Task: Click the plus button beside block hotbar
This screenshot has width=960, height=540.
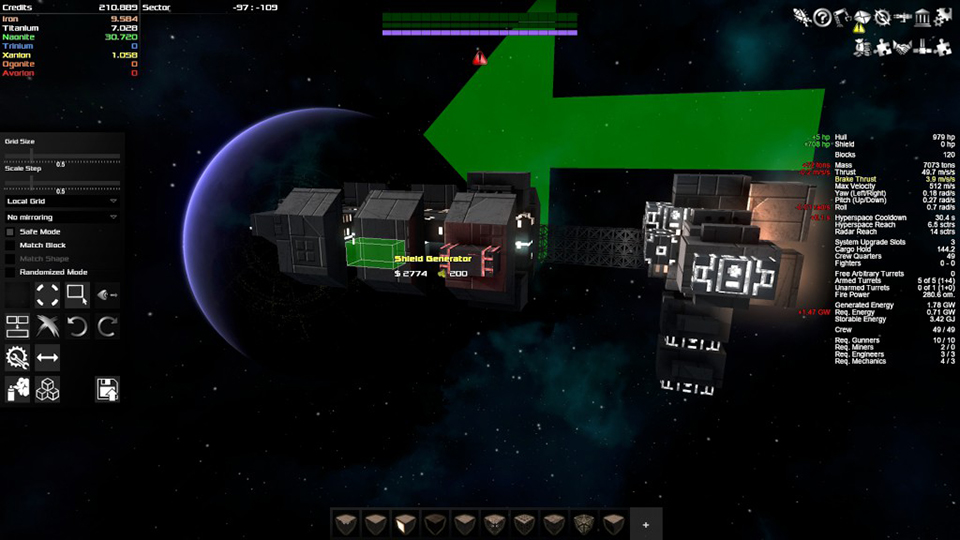Action: [645, 524]
